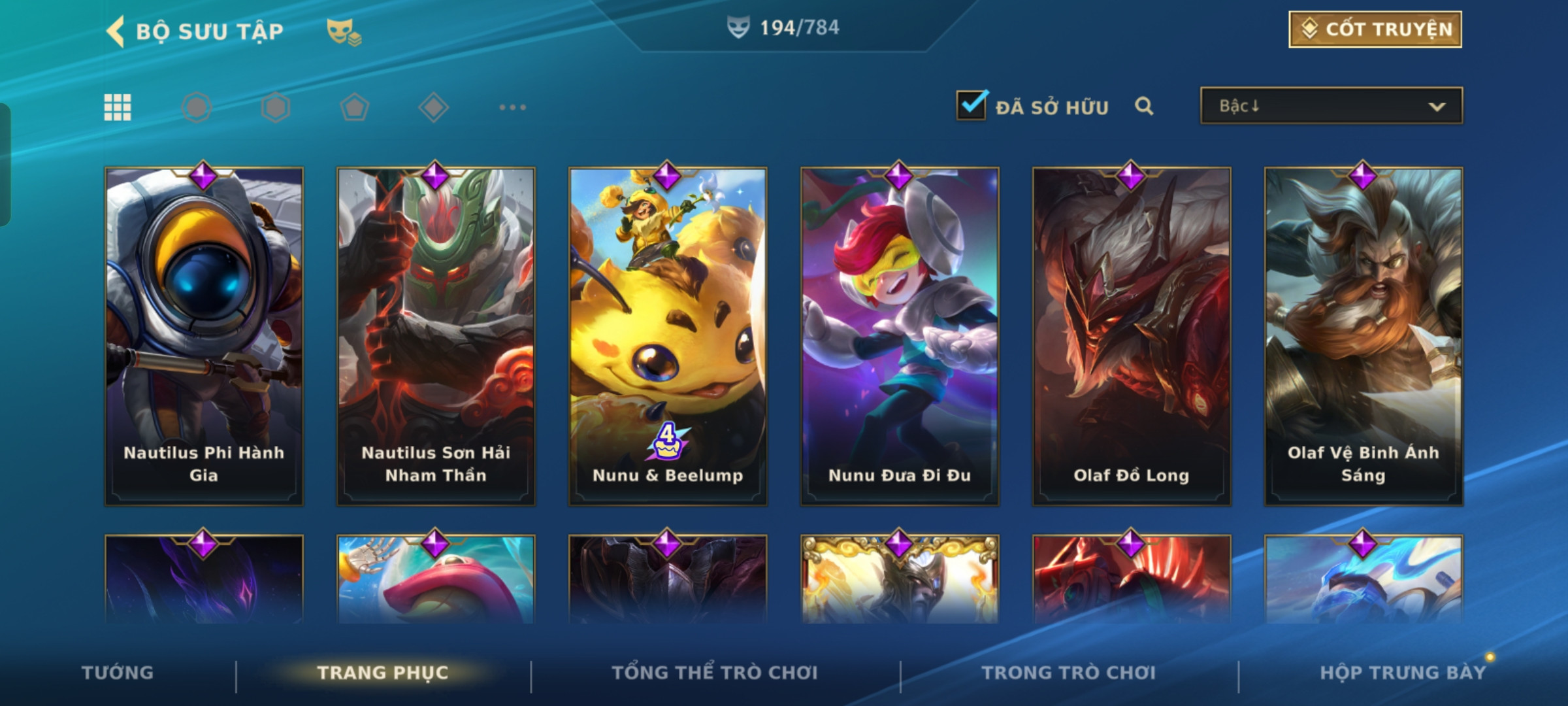Open the Bậc sort dropdown
Viewport: 1568px width, 706px height.
1331,106
